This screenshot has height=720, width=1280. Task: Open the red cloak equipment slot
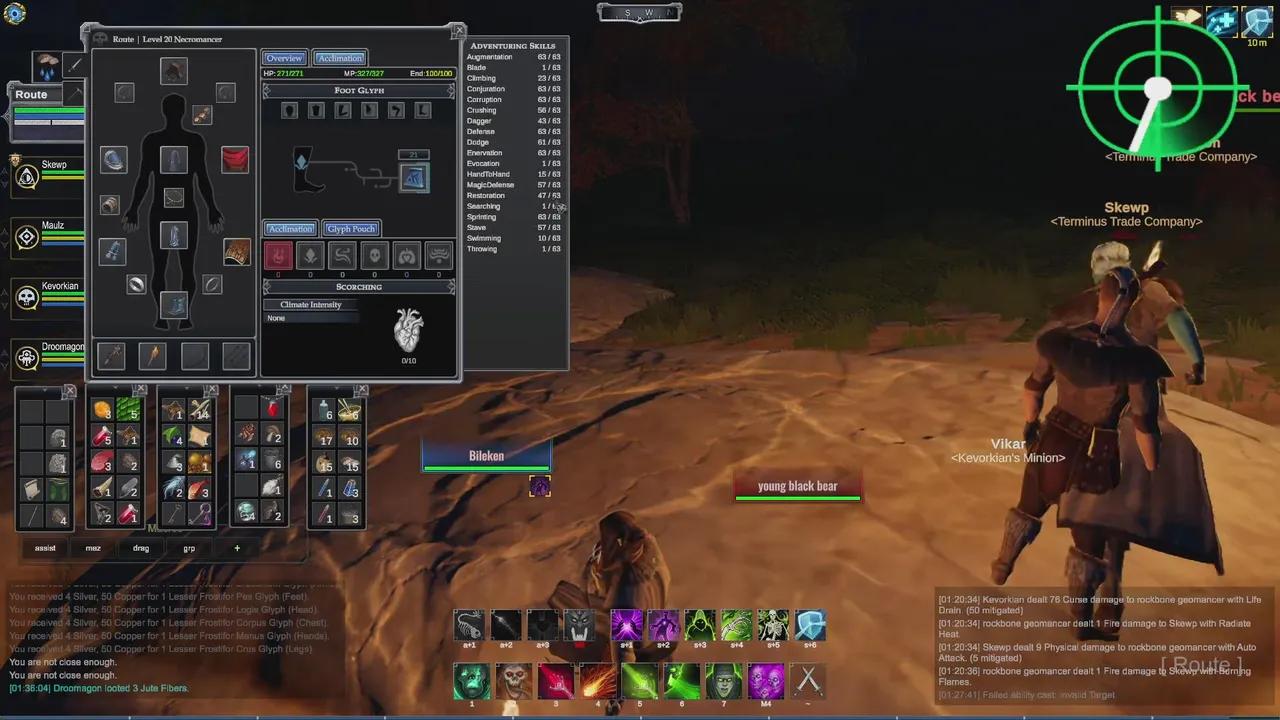pos(234,160)
